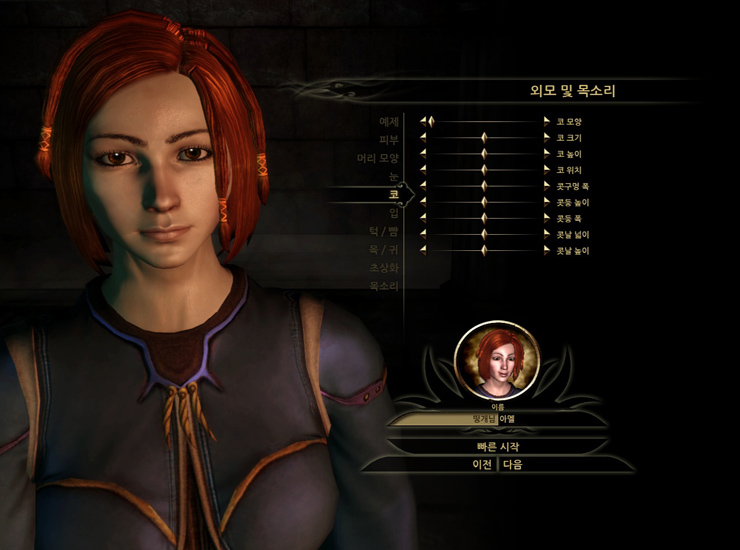Viewport: 740px width, 550px height.
Task: Click the 코 높이 slider handle
Action: point(484,154)
